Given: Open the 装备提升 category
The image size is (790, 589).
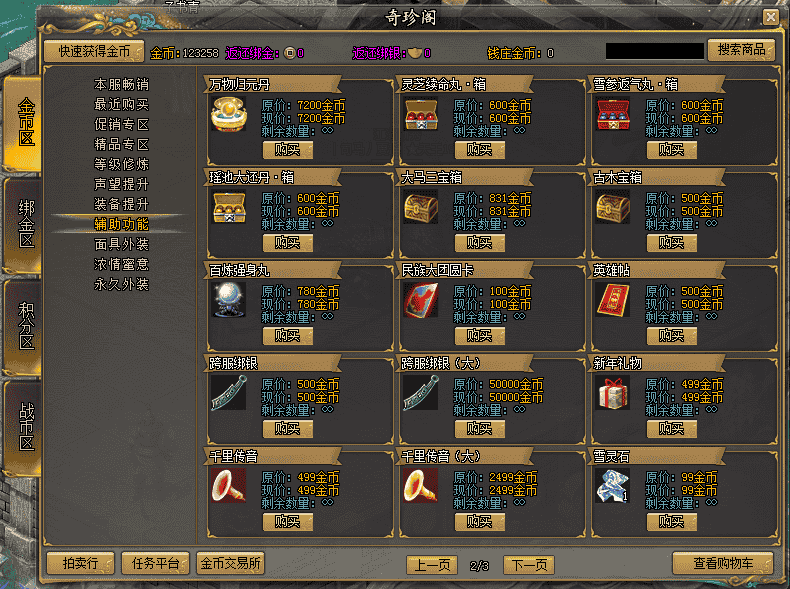Looking at the screenshot, I should tap(122, 204).
